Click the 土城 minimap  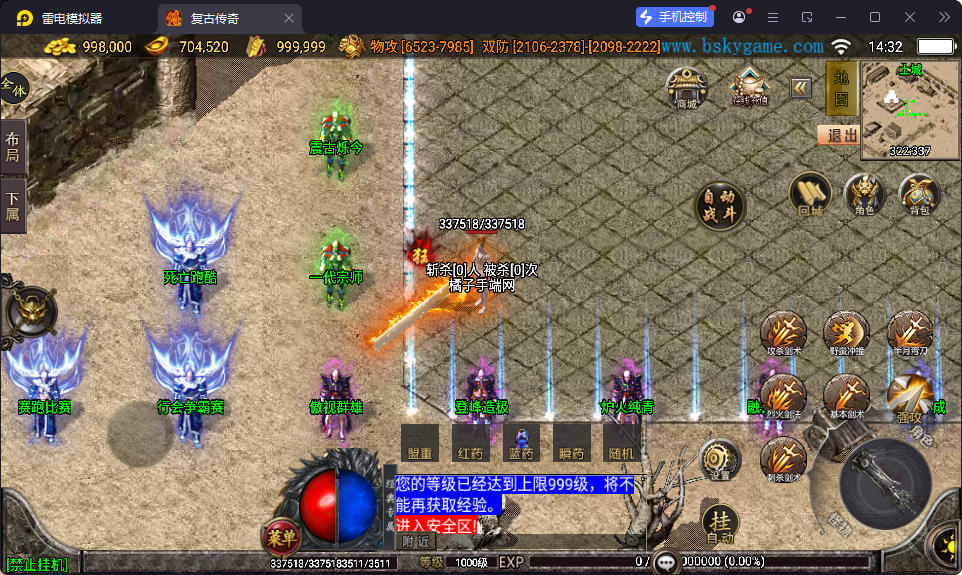910,110
